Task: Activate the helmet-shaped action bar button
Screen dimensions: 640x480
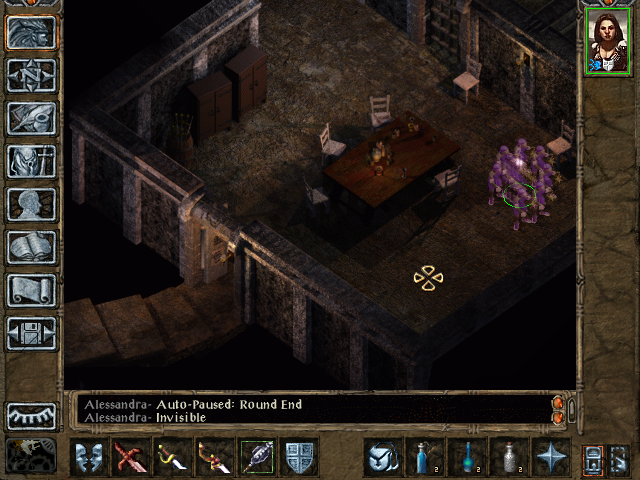Action: click(381, 458)
